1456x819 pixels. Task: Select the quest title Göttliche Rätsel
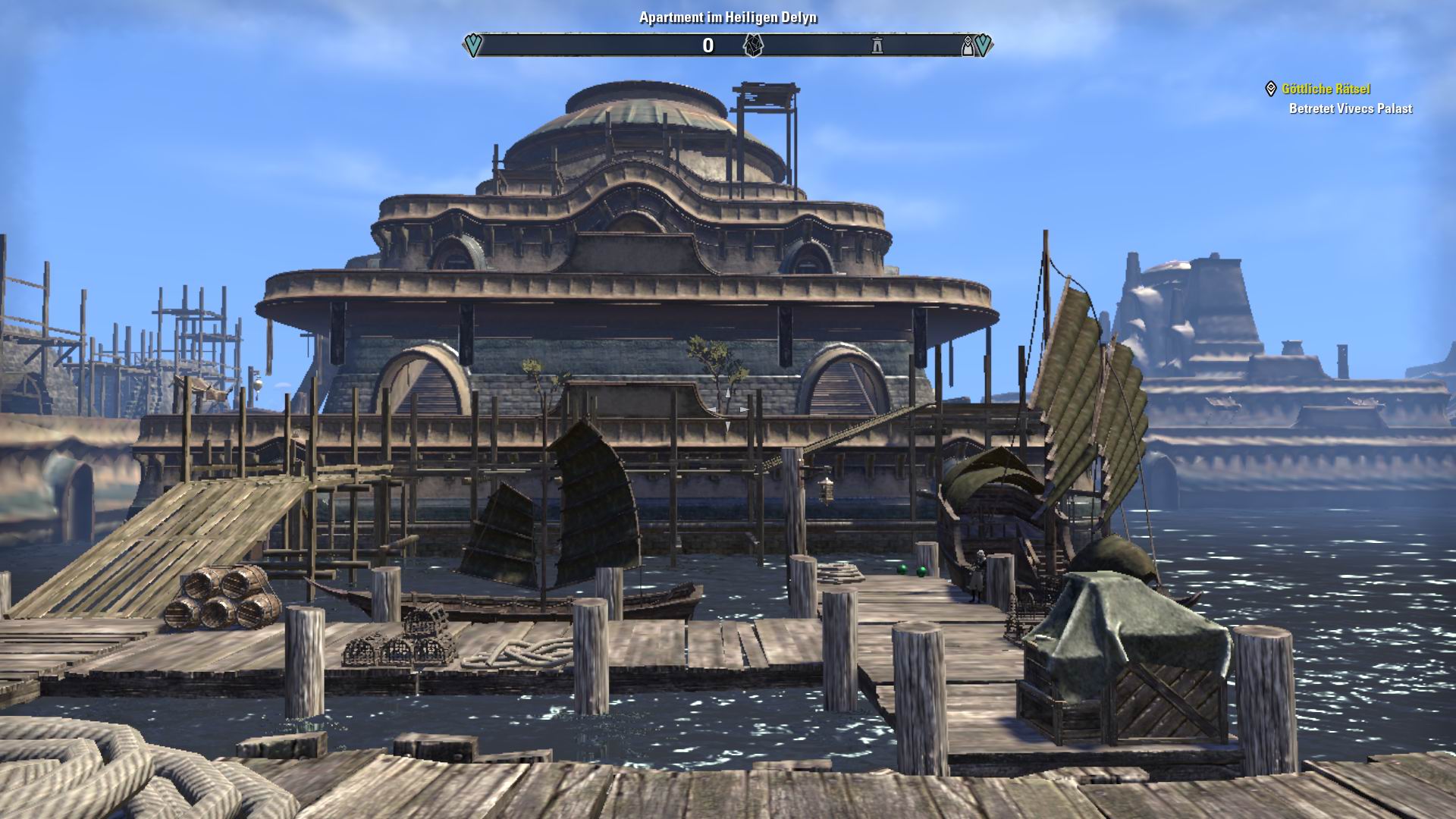(1325, 89)
